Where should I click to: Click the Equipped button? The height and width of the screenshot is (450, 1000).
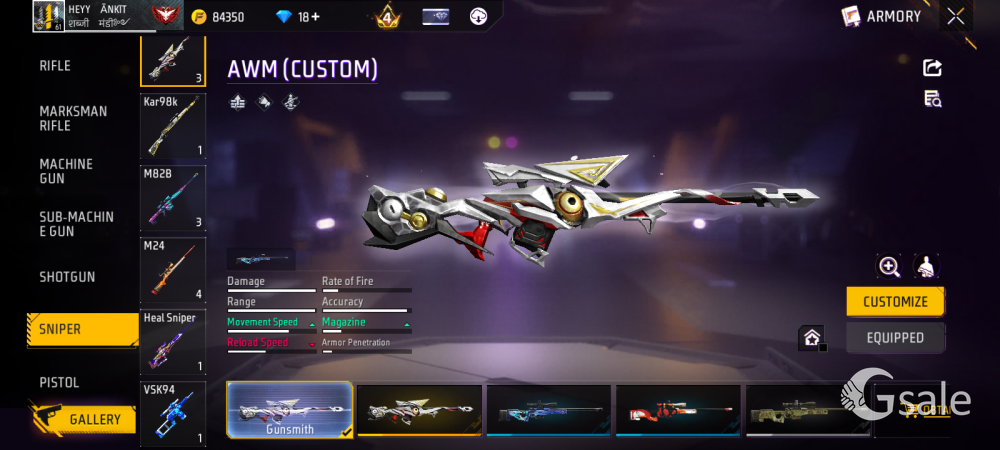coord(895,338)
